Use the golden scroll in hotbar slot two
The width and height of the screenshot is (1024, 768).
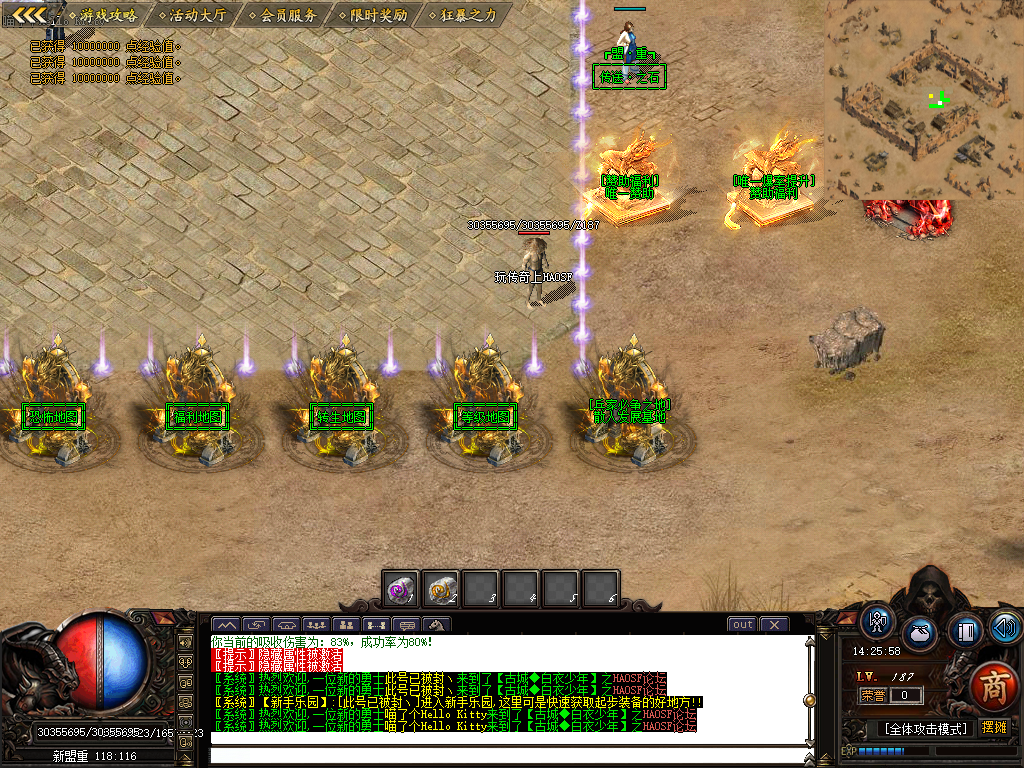(x=441, y=589)
